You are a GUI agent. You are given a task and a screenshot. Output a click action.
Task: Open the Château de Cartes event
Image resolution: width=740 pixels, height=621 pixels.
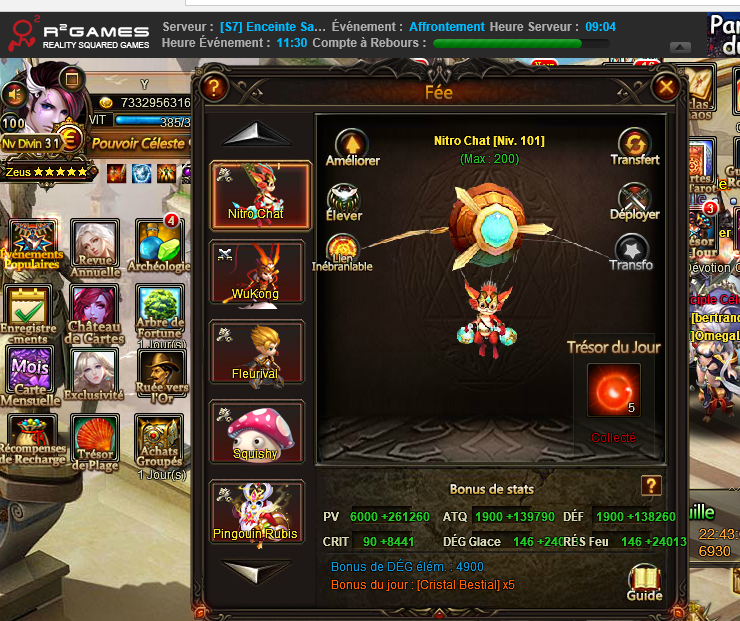95,312
